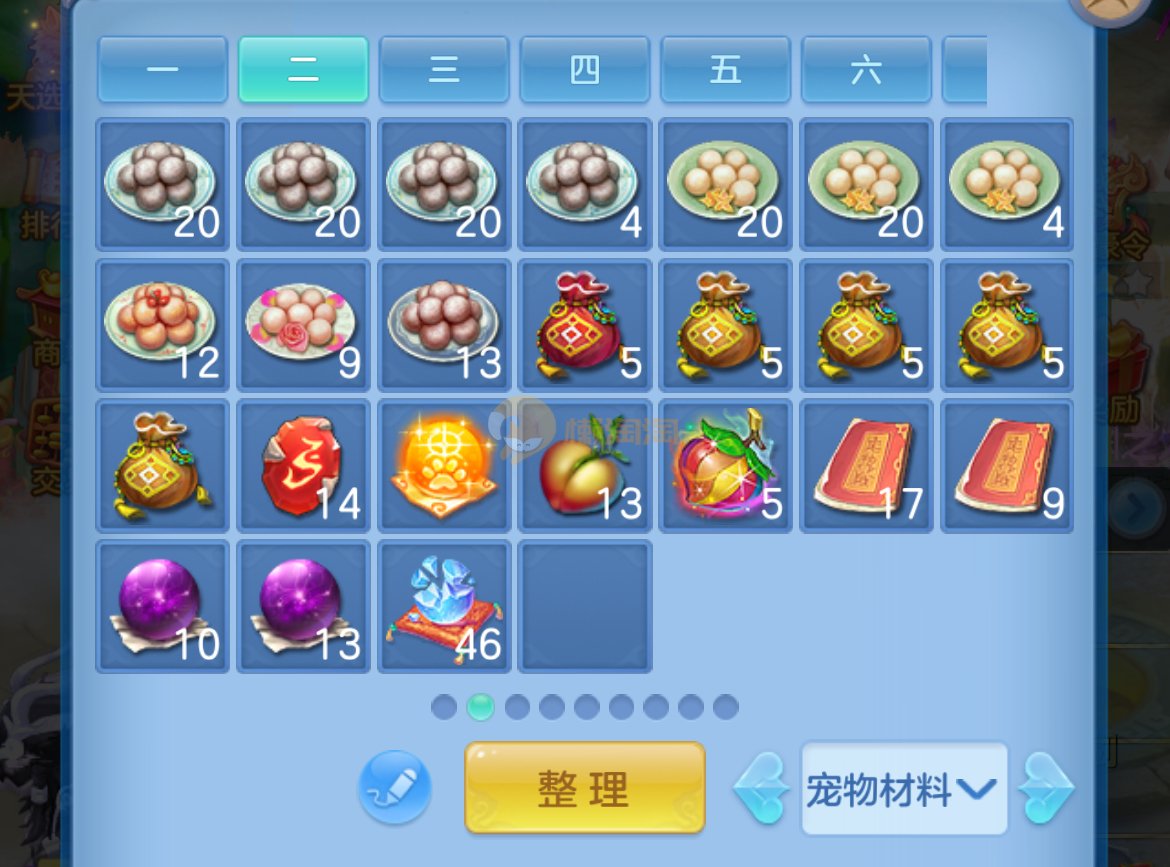Go to next category with right arrow

(1046, 789)
